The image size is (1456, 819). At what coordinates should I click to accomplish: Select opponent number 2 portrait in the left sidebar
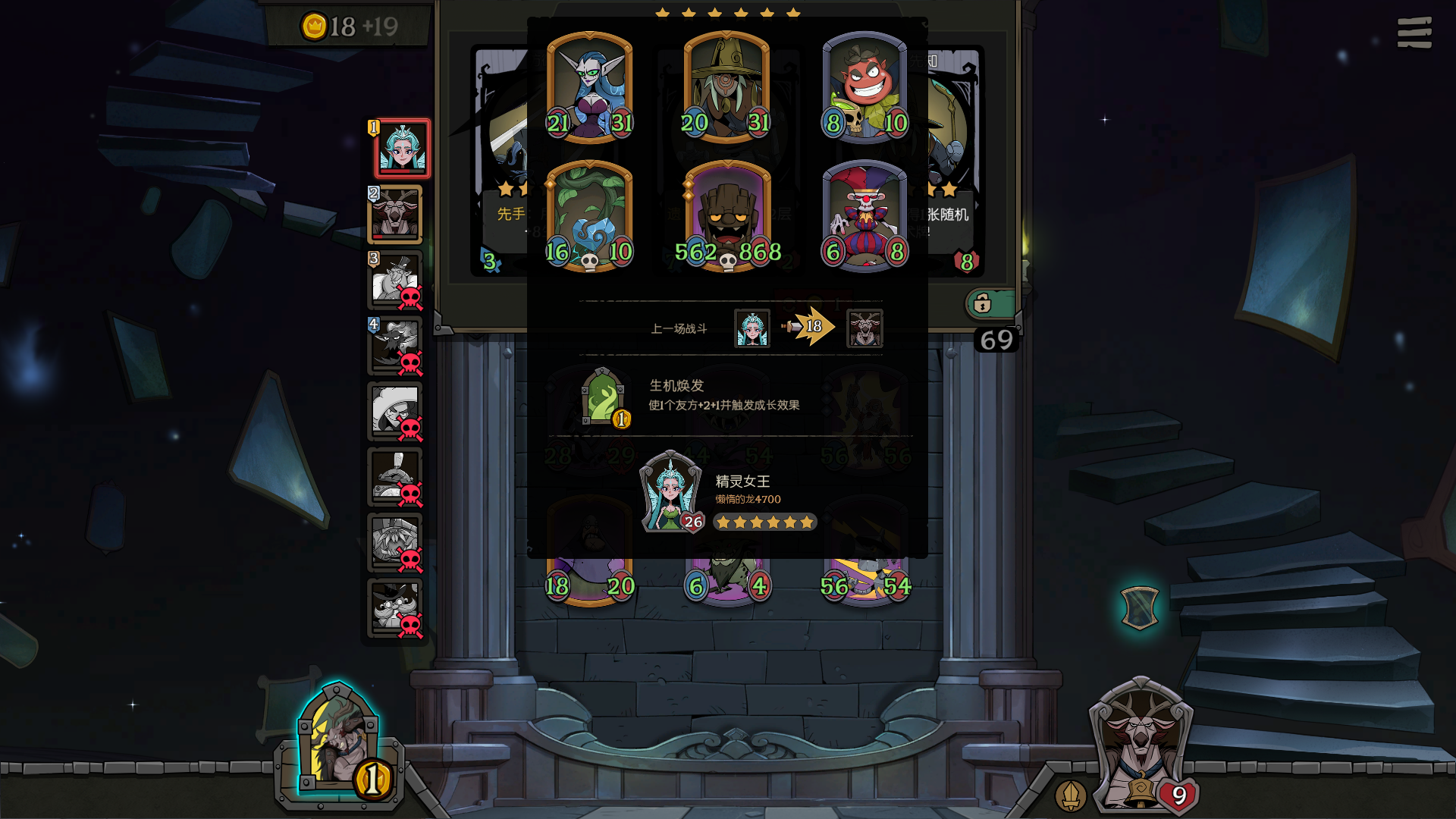pyautogui.click(x=395, y=215)
